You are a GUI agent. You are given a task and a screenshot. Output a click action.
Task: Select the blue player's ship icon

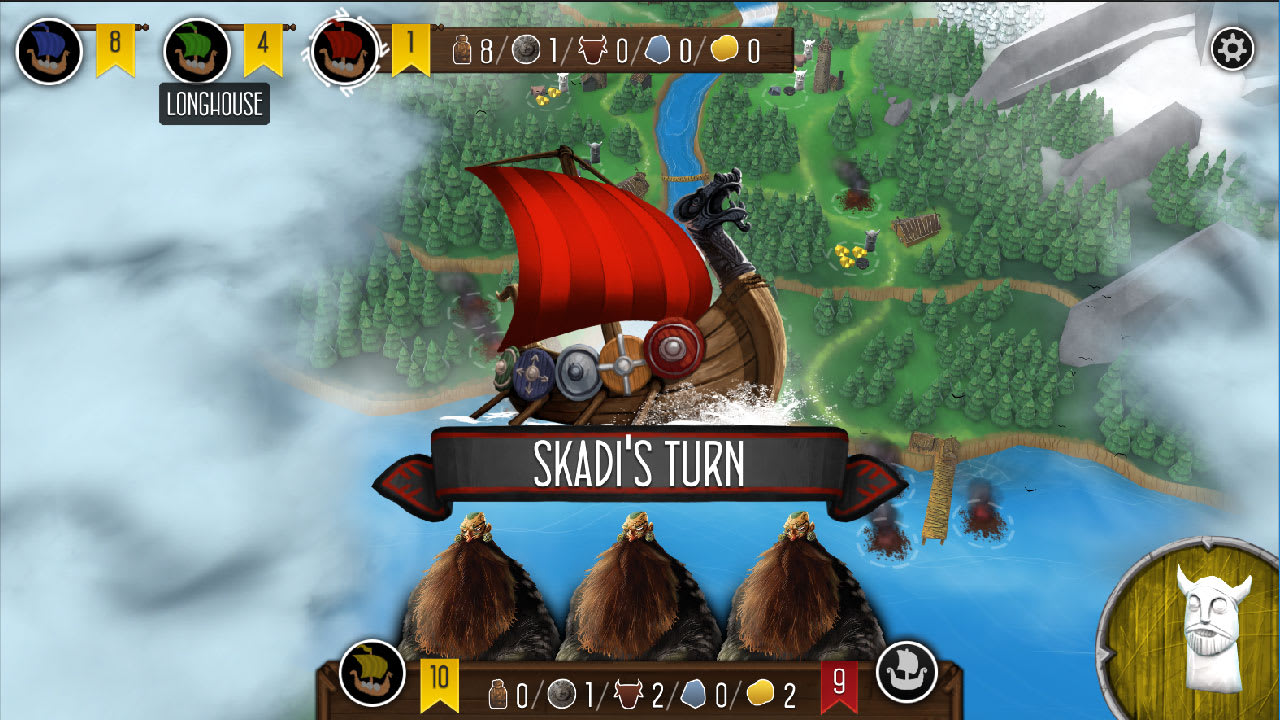pos(48,47)
